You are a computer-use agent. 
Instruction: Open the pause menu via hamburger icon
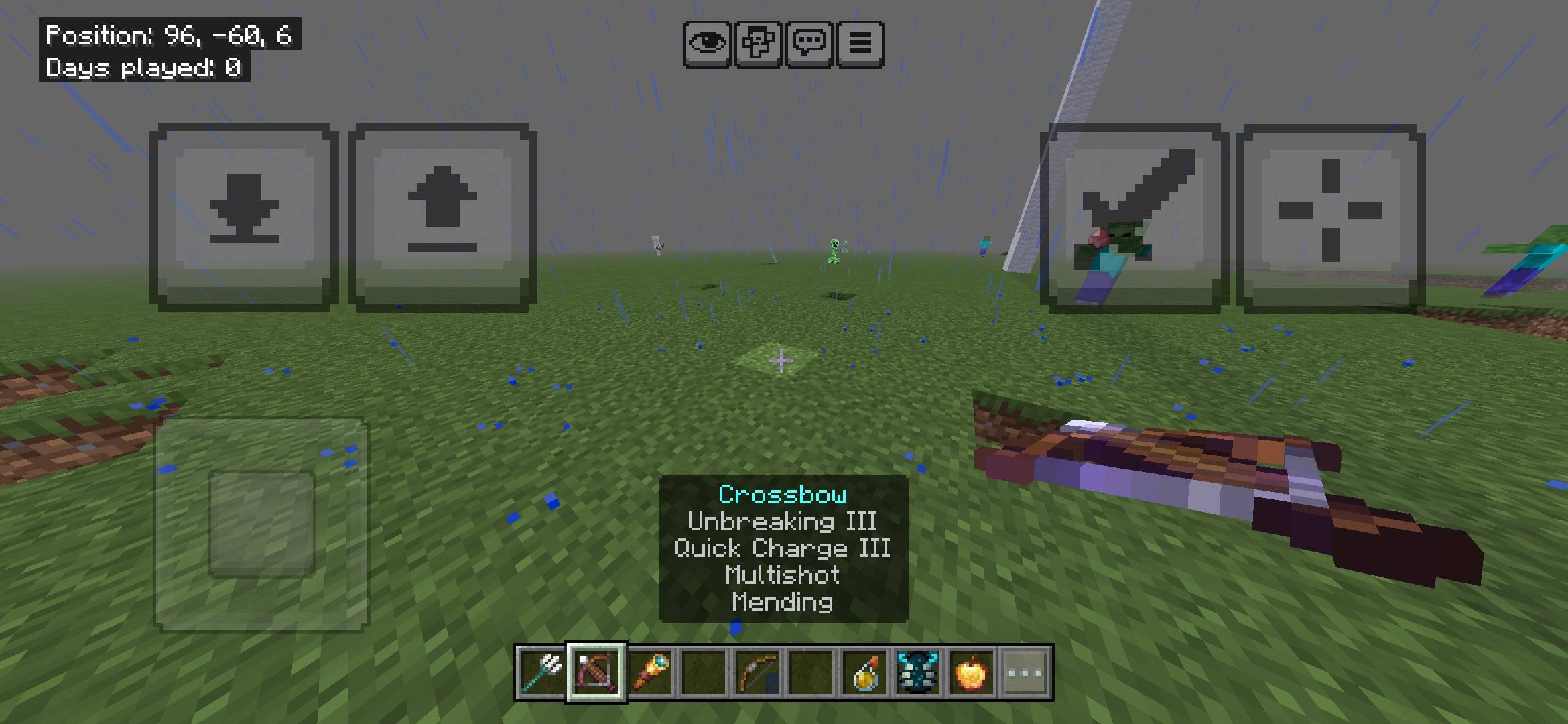860,43
